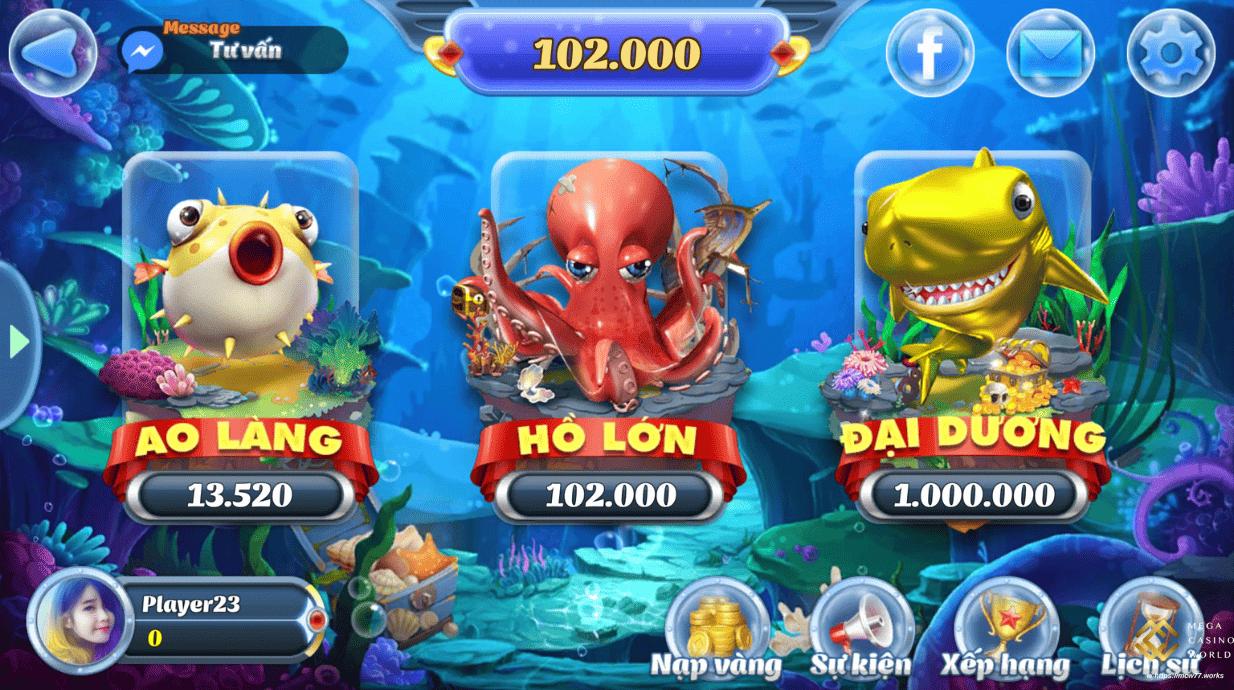The image size is (1234, 690).
Task: Open the Facebook bubble icon
Action: 929,52
